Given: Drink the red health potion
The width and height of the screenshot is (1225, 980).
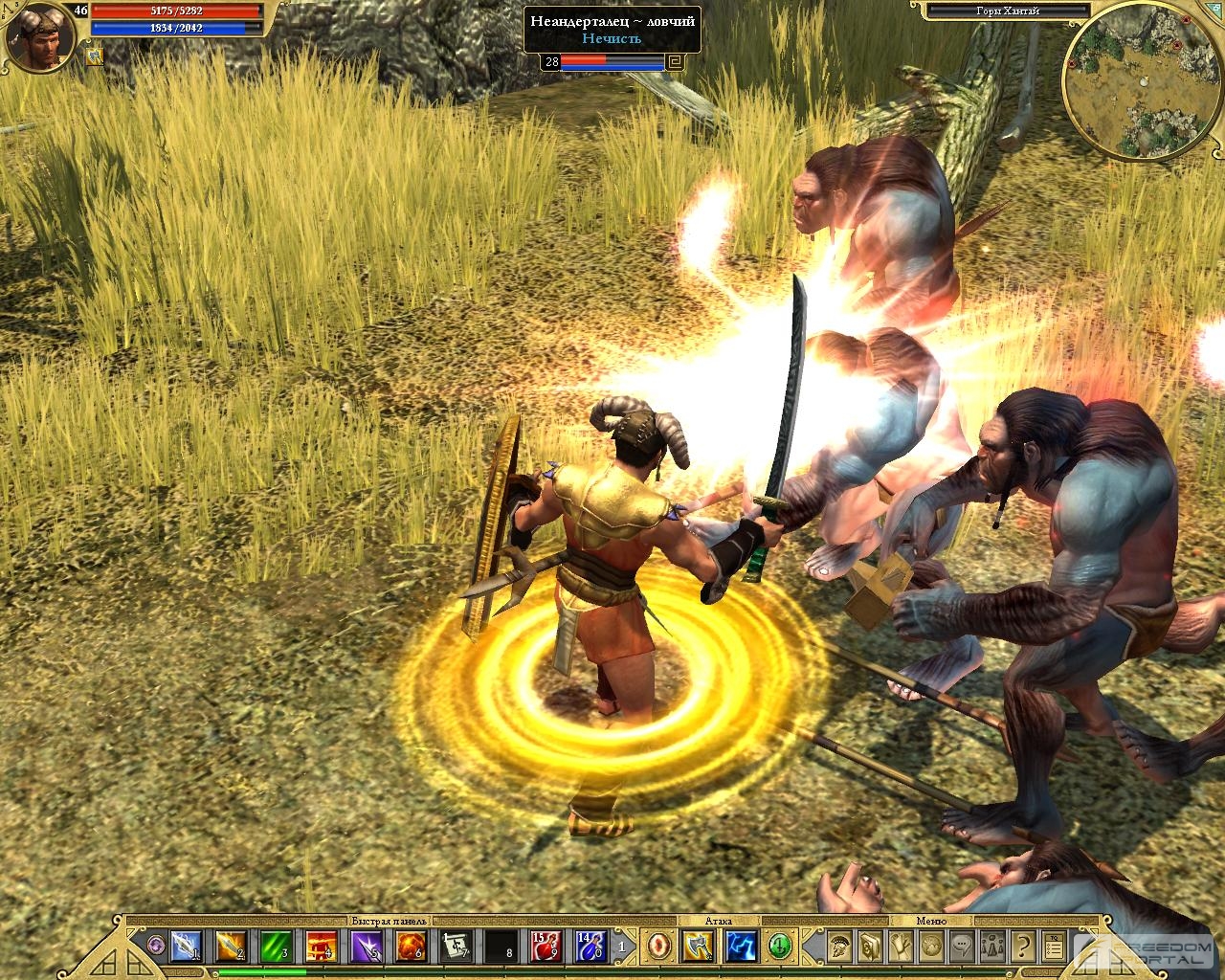Looking at the screenshot, I should [546, 947].
